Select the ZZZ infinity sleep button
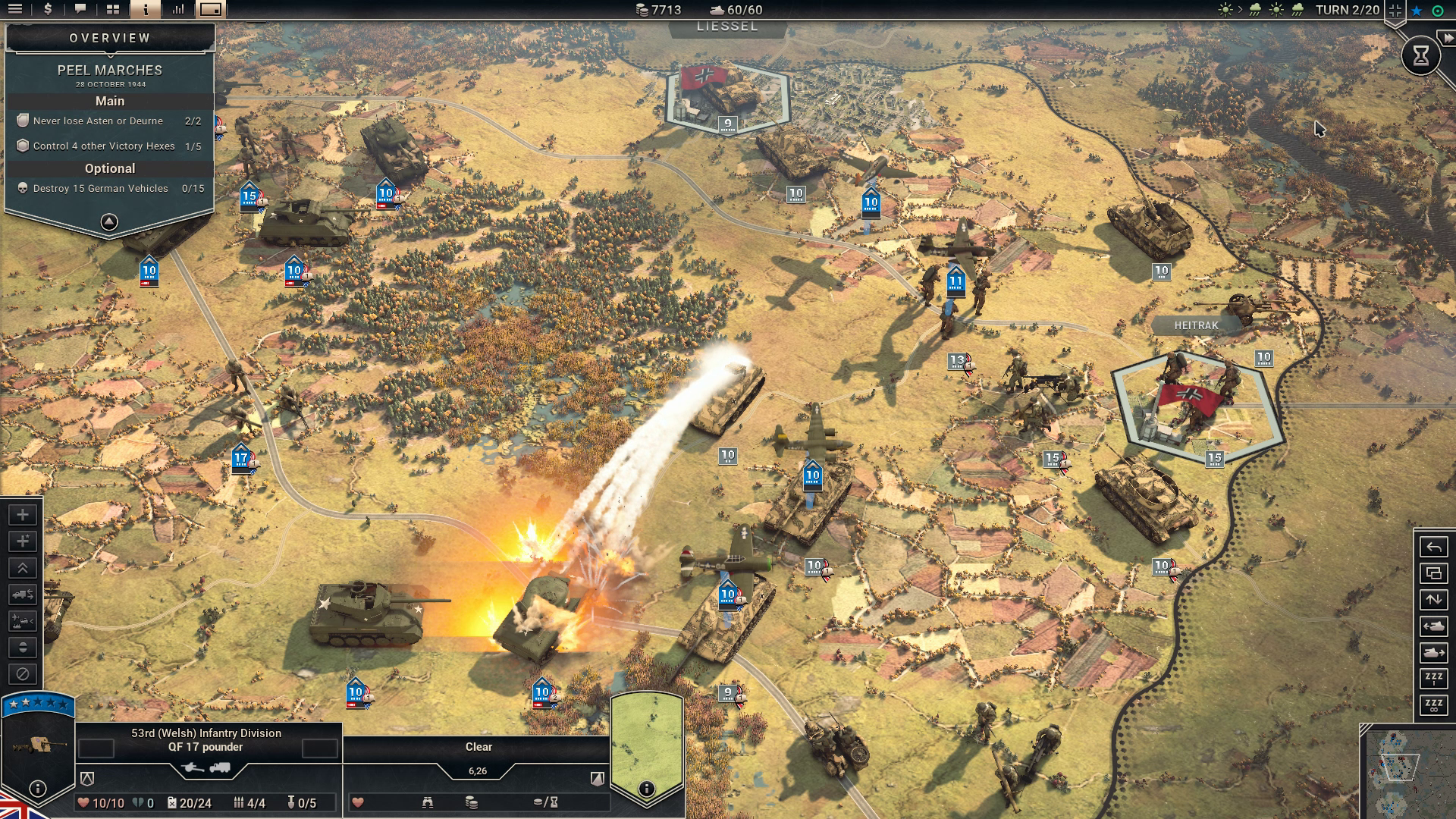This screenshot has height=819, width=1456. 1433,705
